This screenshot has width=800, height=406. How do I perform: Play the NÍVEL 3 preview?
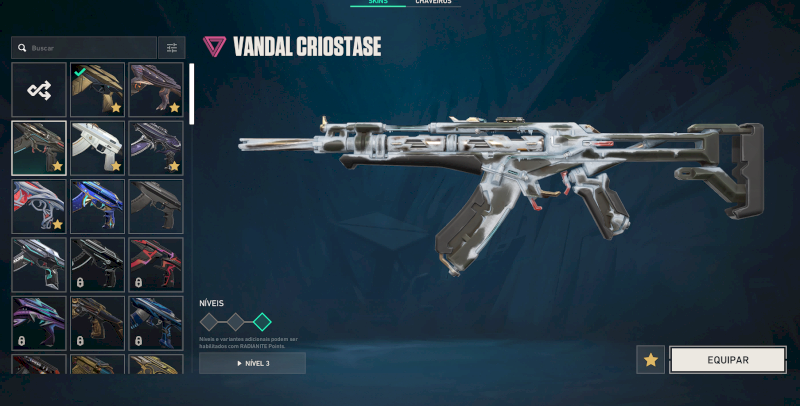(x=252, y=363)
